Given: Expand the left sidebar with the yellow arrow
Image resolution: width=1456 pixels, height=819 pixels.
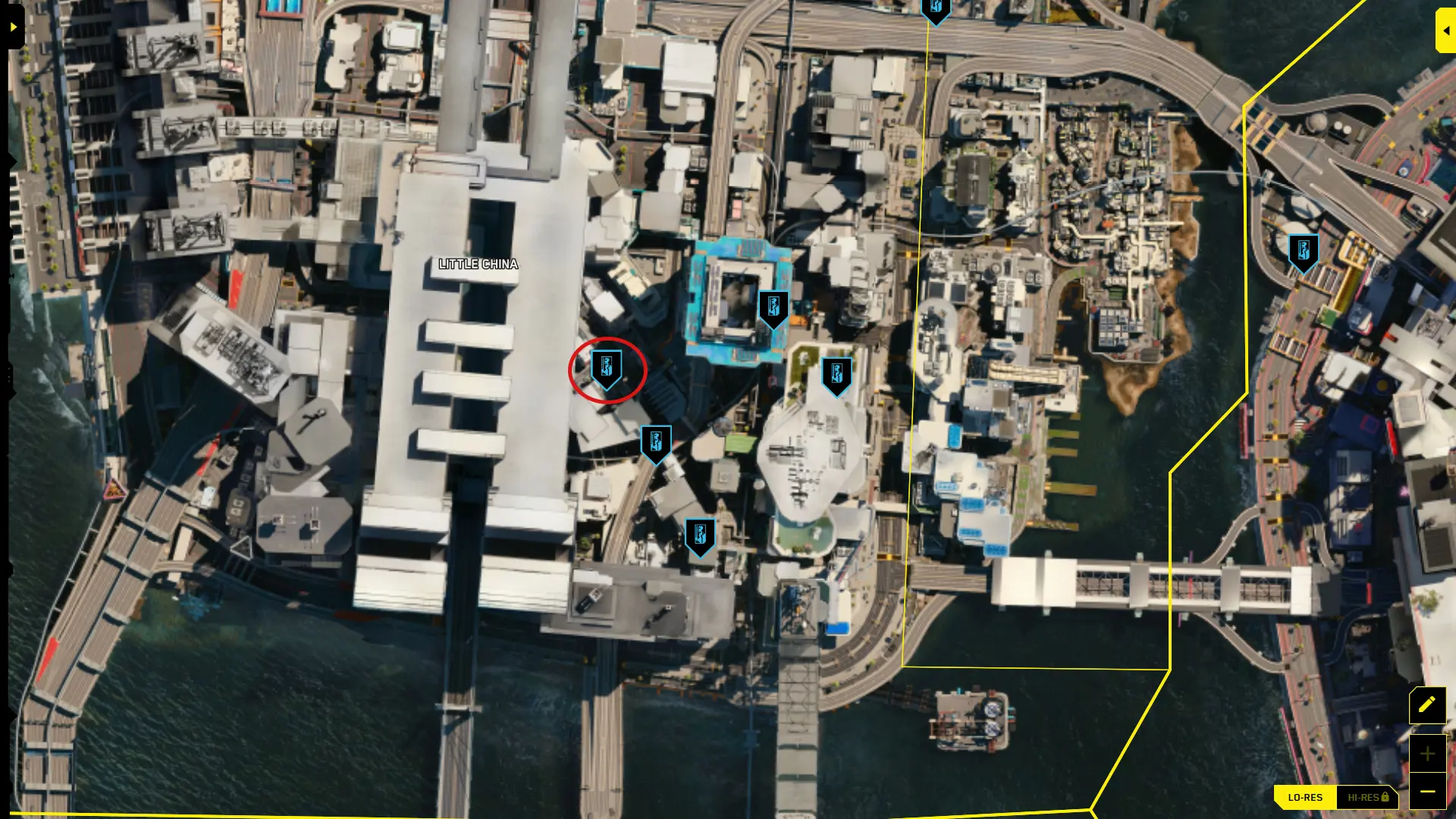Looking at the screenshot, I should pyautogui.click(x=12, y=26).
